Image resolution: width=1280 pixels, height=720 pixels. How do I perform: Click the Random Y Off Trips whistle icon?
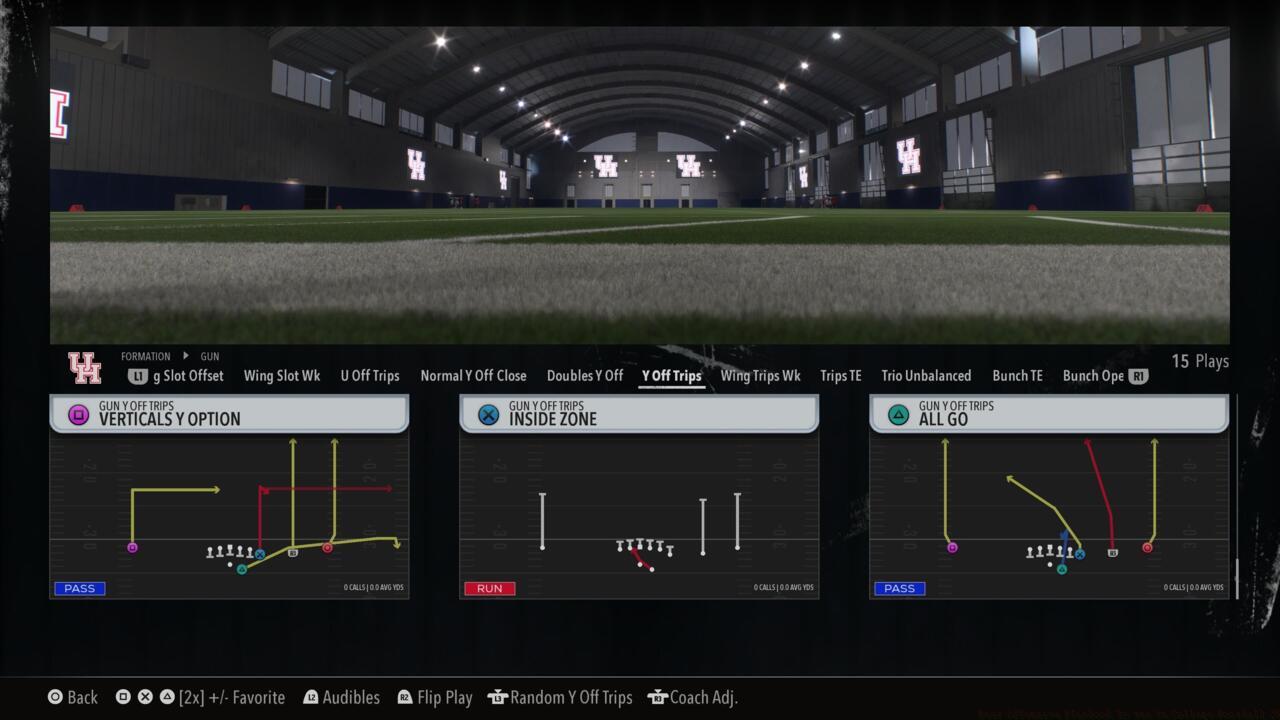tap(497, 697)
